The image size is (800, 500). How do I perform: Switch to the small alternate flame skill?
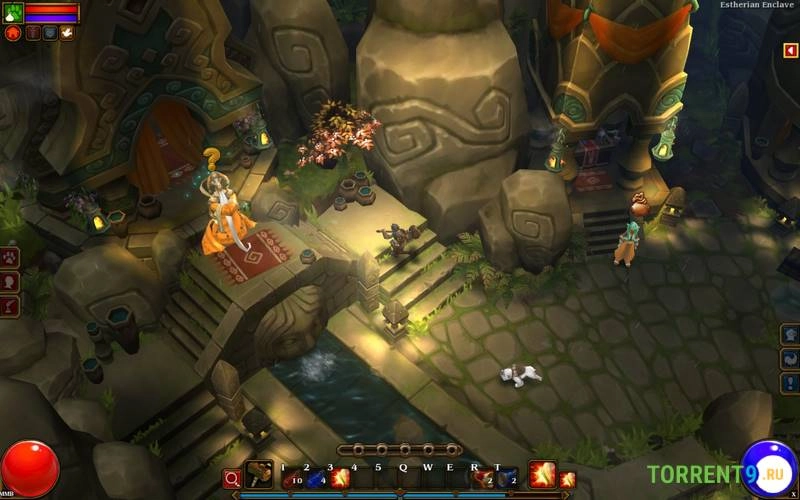tap(567, 479)
